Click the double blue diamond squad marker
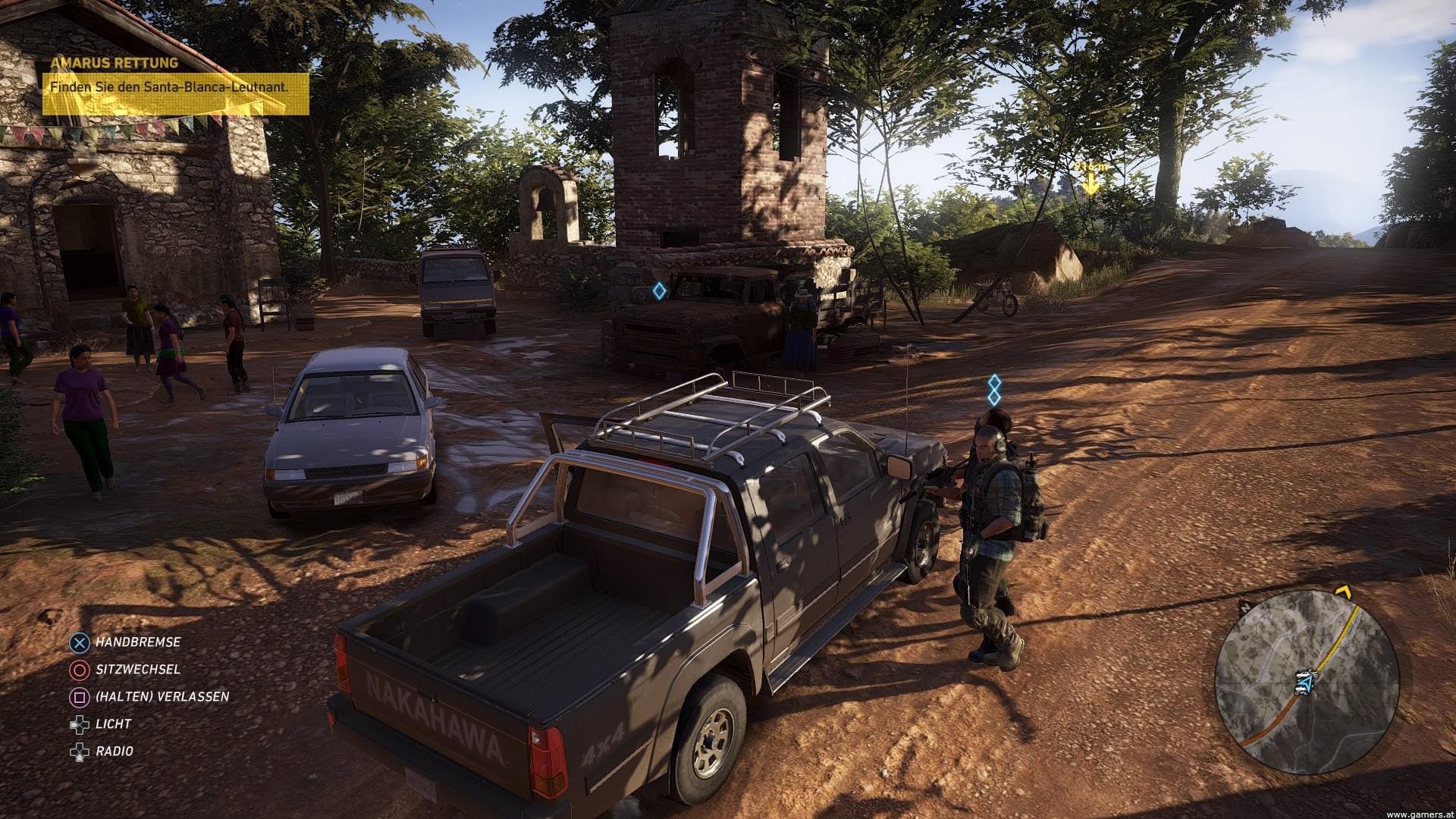This screenshot has width=1456, height=819. [x=994, y=390]
